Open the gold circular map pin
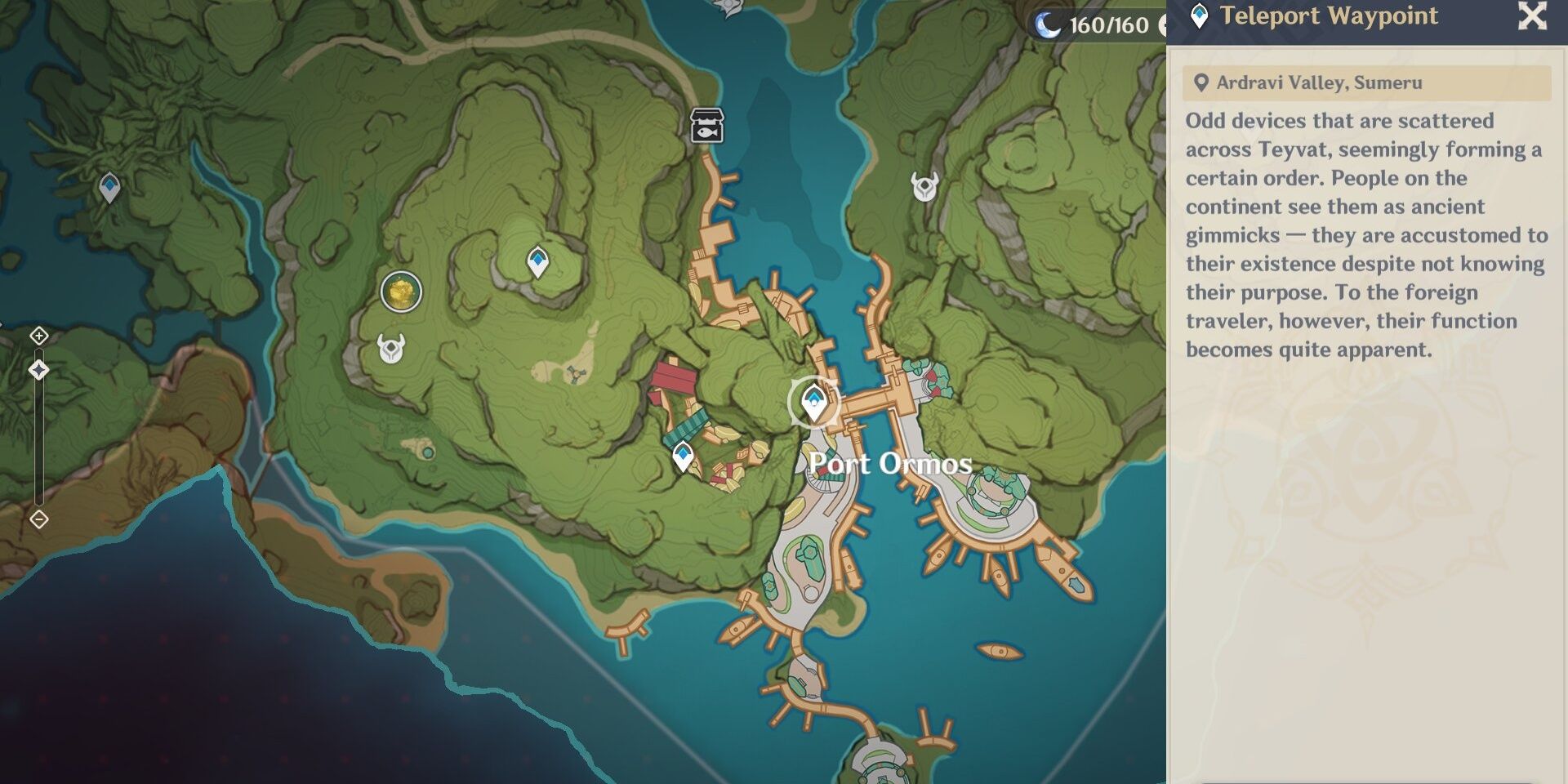This screenshot has height=784, width=1568. pos(401,292)
